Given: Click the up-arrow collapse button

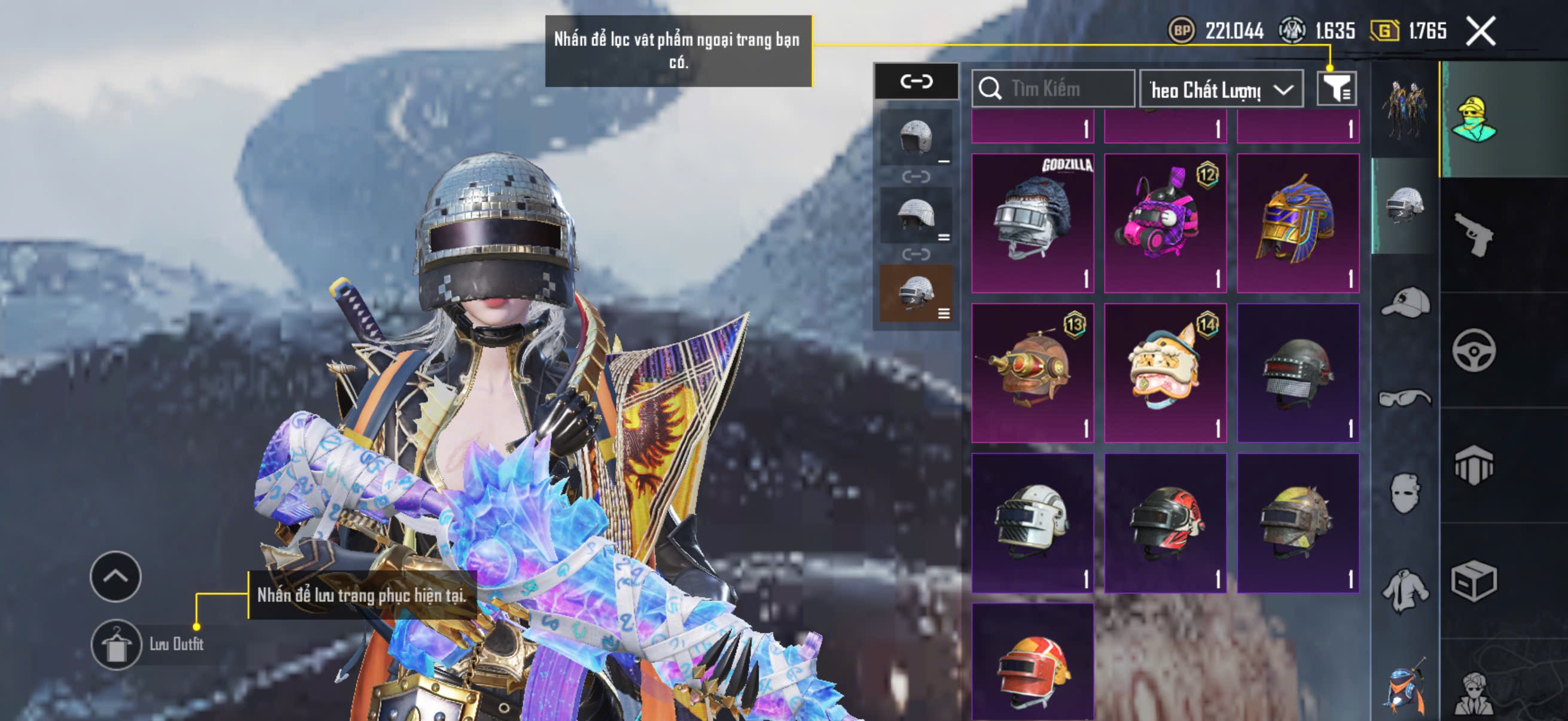Looking at the screenshot, I should pyautogui.click(x=115, y=576).
